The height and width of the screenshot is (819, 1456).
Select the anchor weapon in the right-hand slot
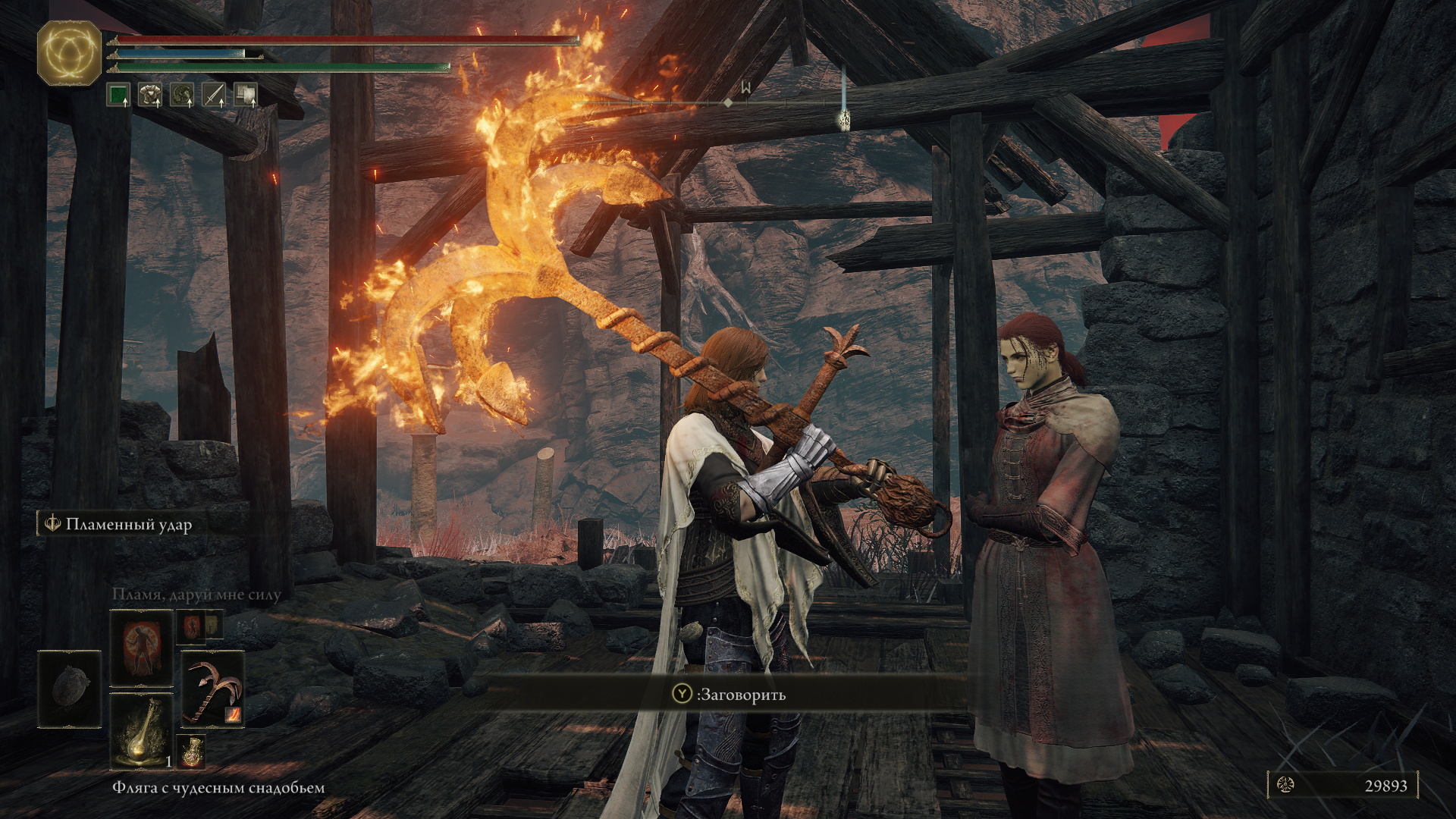[213, 690]
